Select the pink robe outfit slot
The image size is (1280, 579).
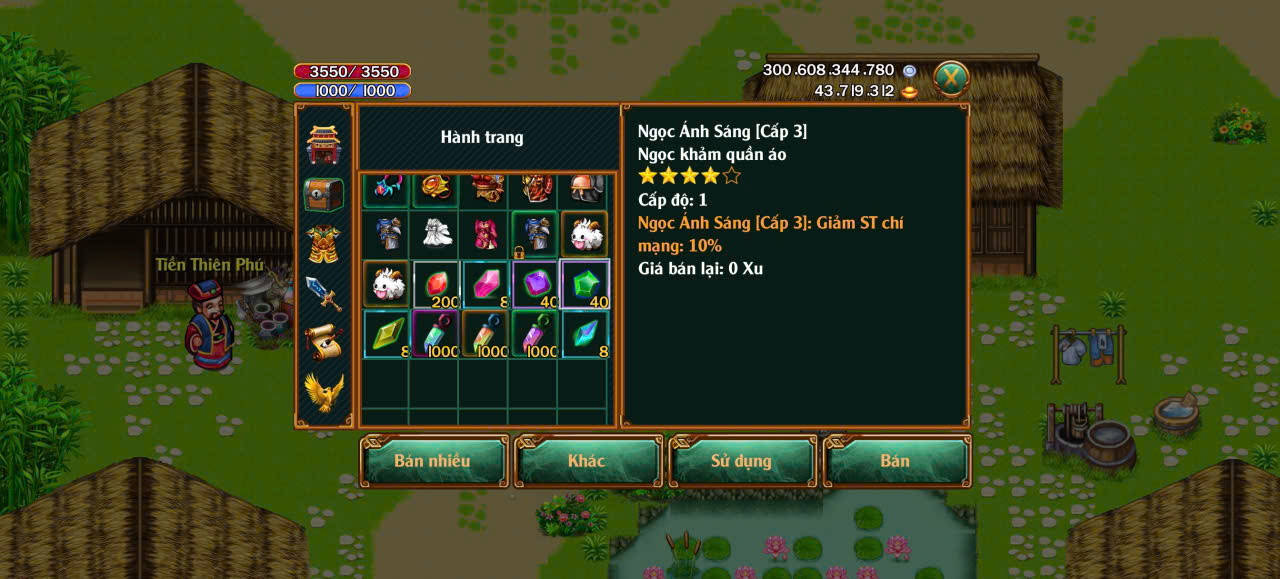[485, 234]
